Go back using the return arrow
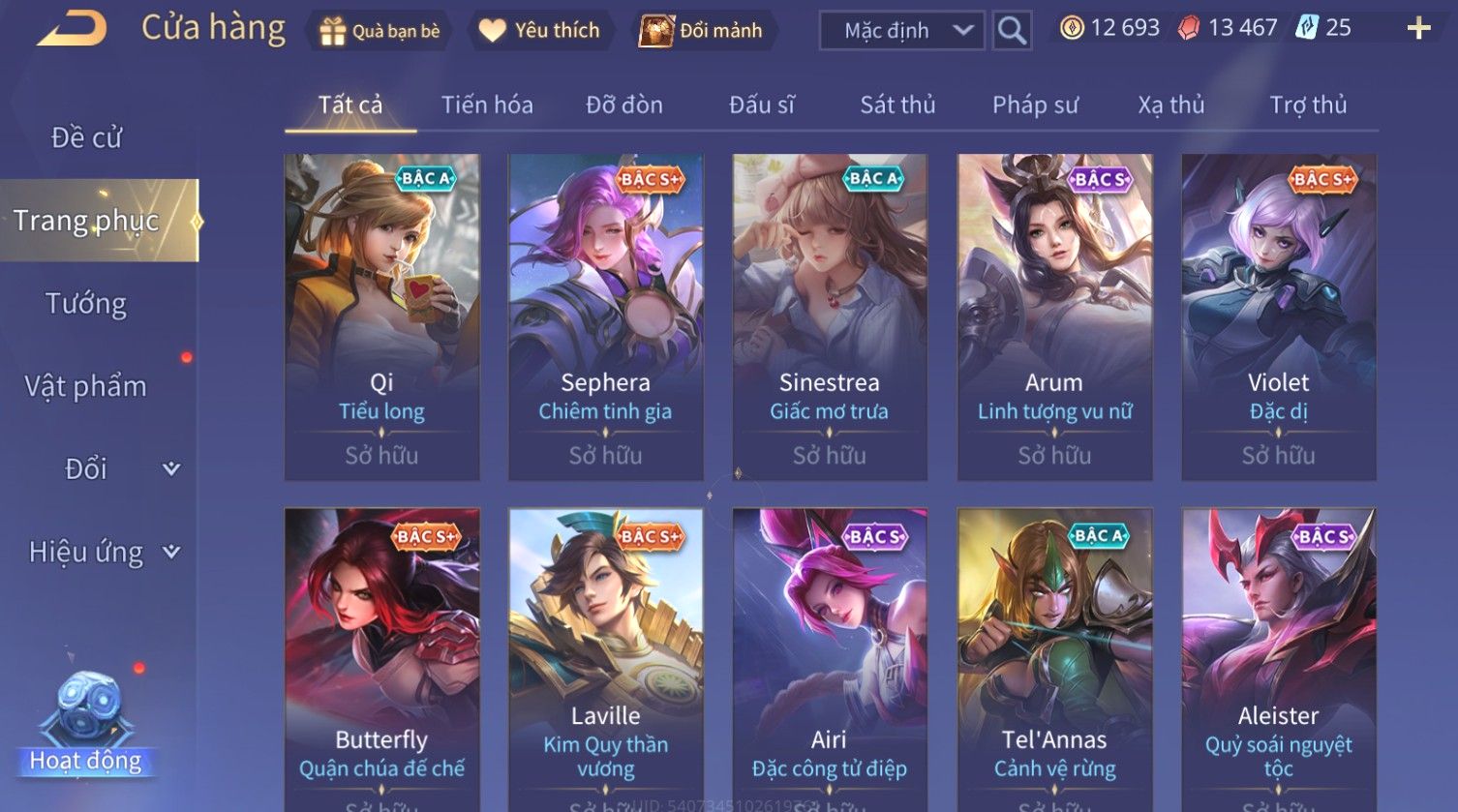1458x812 pixels. [73, 29]
